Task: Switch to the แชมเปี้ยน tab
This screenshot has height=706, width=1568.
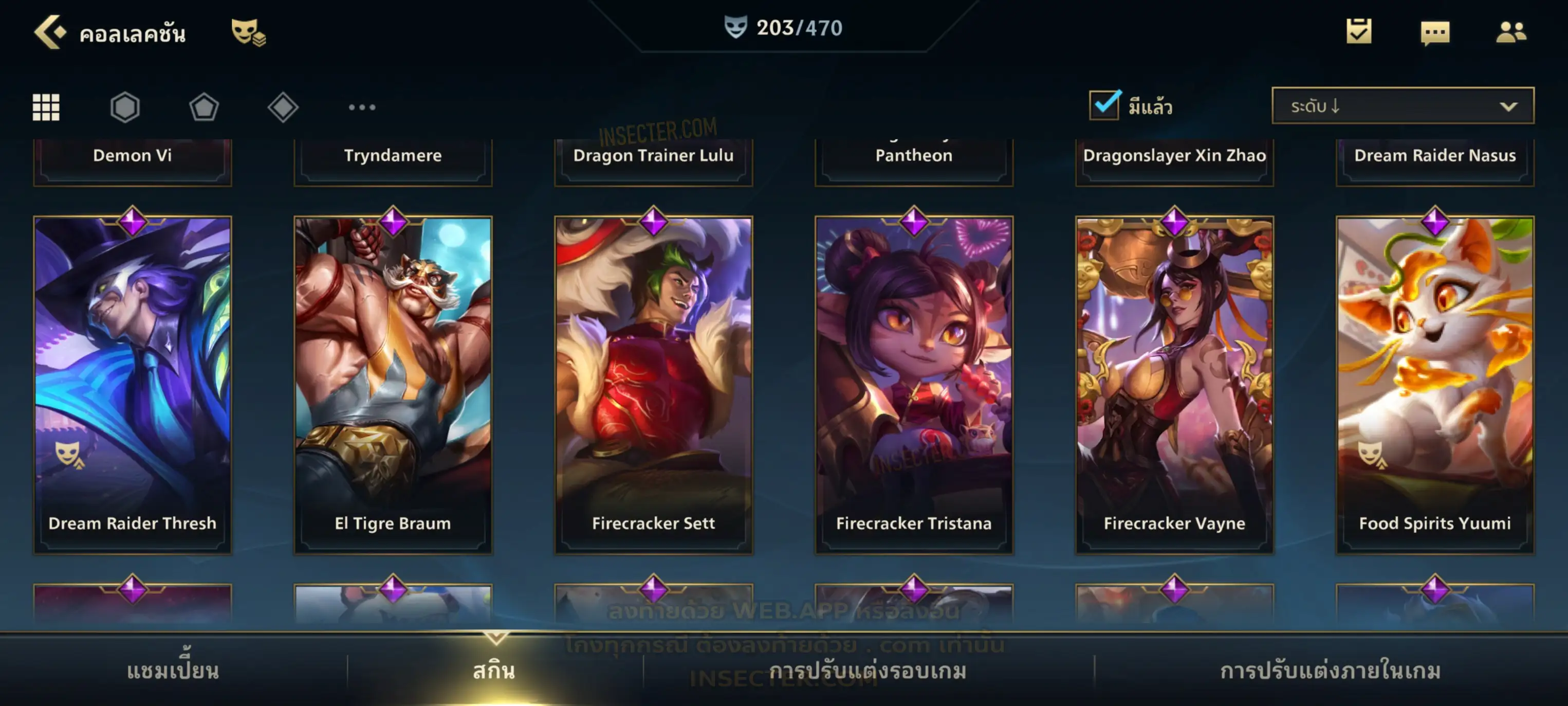Action: tap(173, 671)
